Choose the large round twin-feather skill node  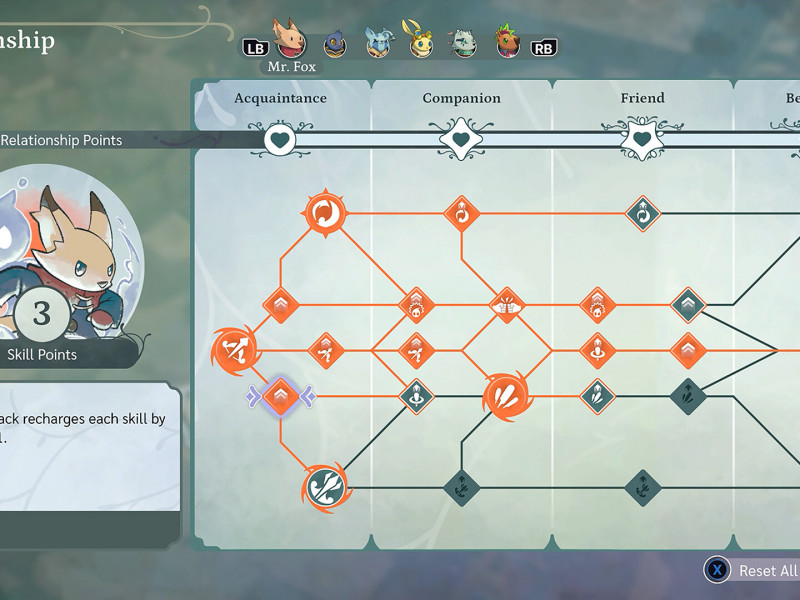[505, 396]
